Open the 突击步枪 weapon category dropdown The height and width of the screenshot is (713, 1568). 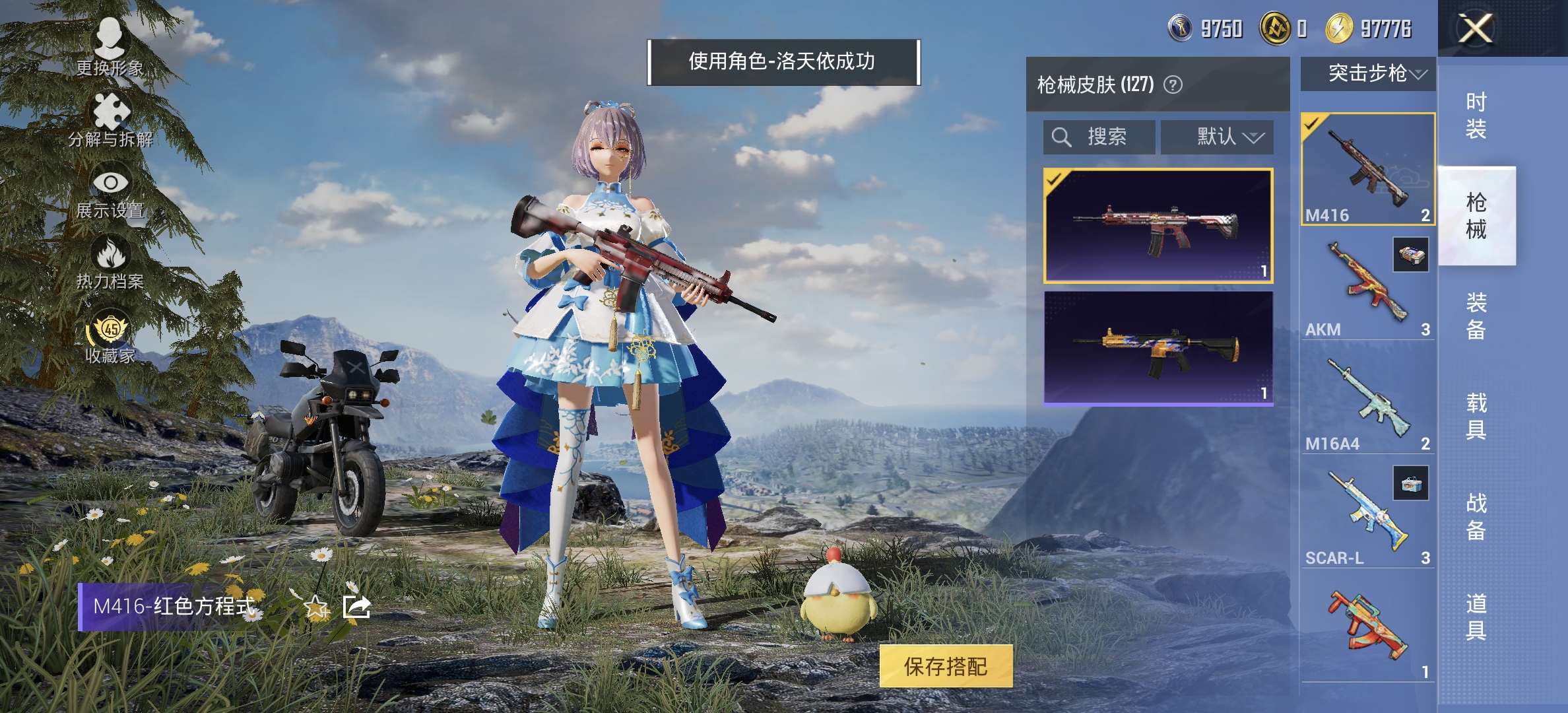coord(1367,75)
